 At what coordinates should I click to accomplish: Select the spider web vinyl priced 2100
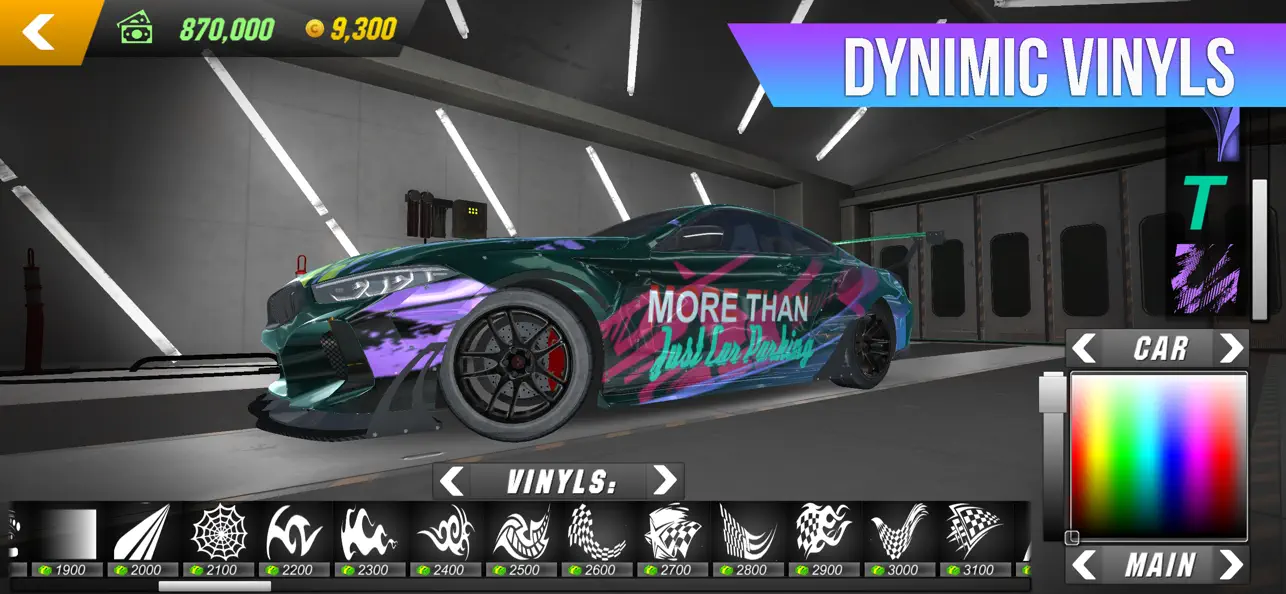point(219,533)
